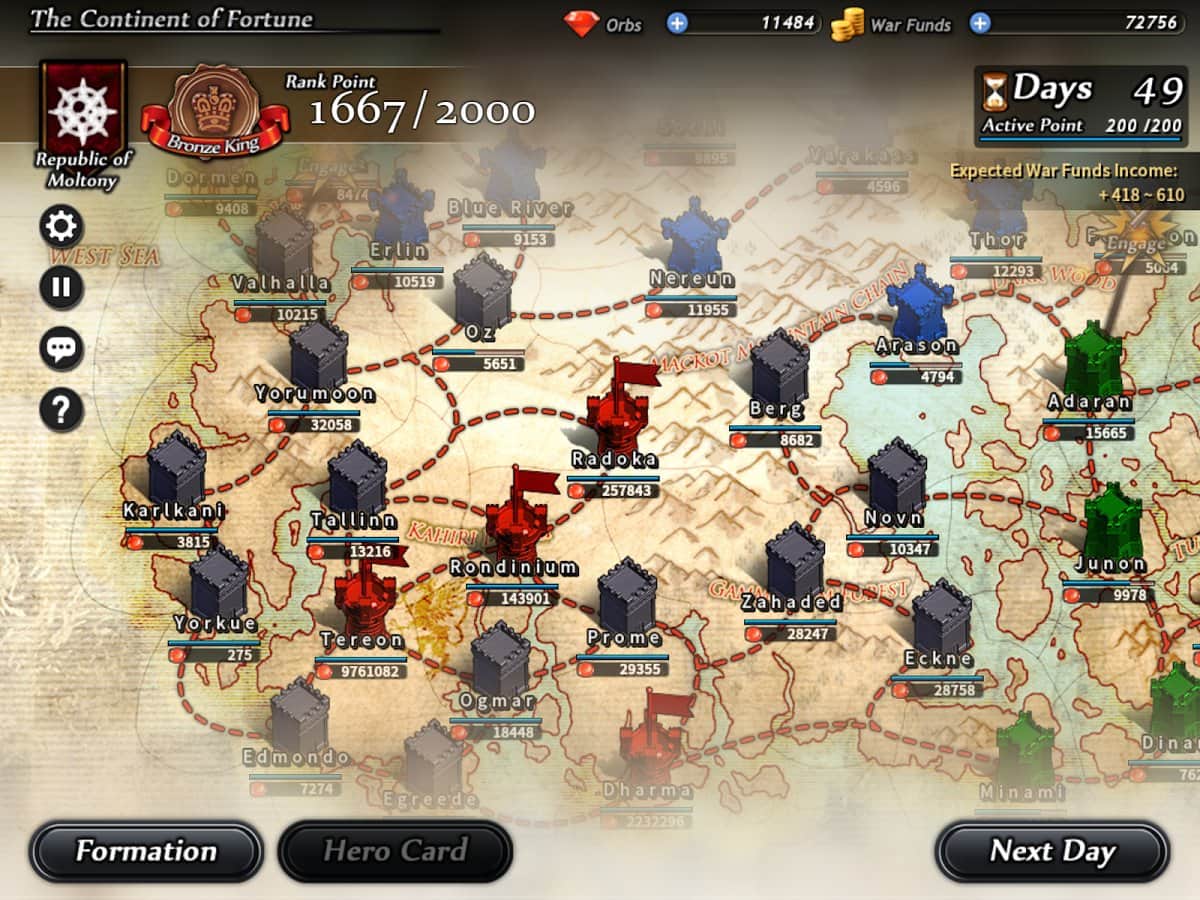Add more Orbs with the plus button

click(x=677, y=23)
